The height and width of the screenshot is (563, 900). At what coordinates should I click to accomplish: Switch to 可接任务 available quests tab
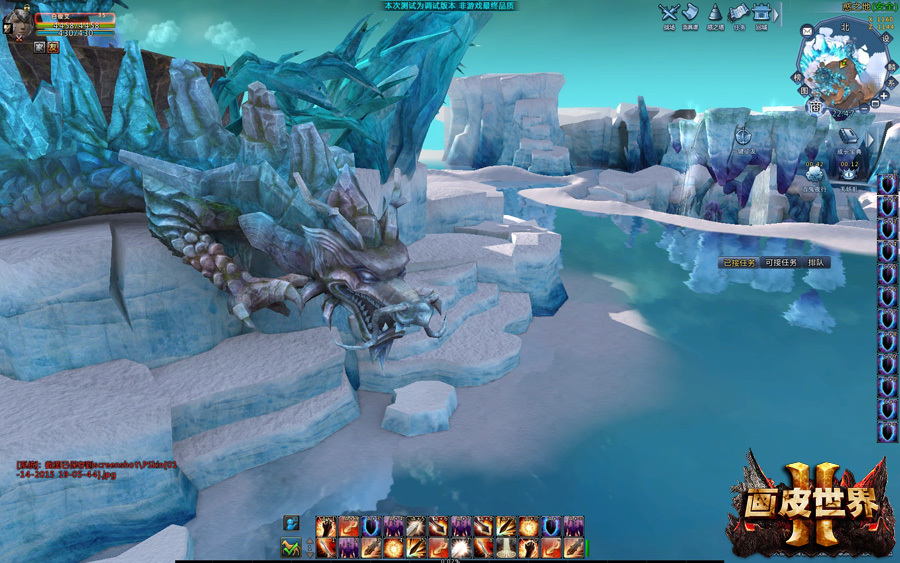[x=780, y=262]
